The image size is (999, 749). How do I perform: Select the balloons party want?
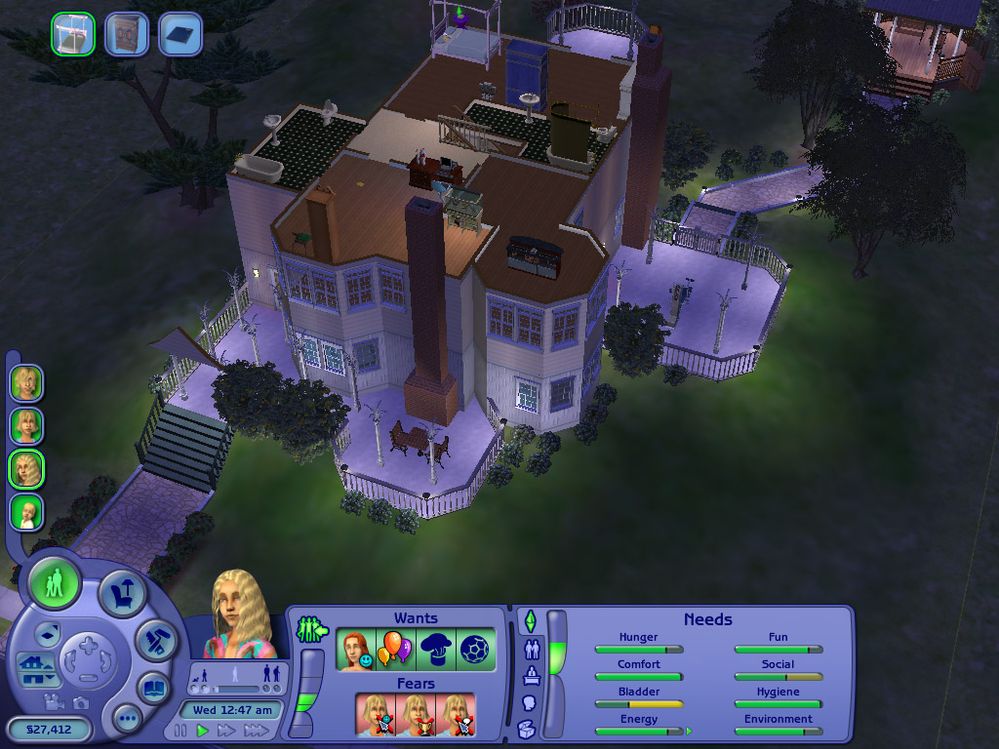point(395,649)
